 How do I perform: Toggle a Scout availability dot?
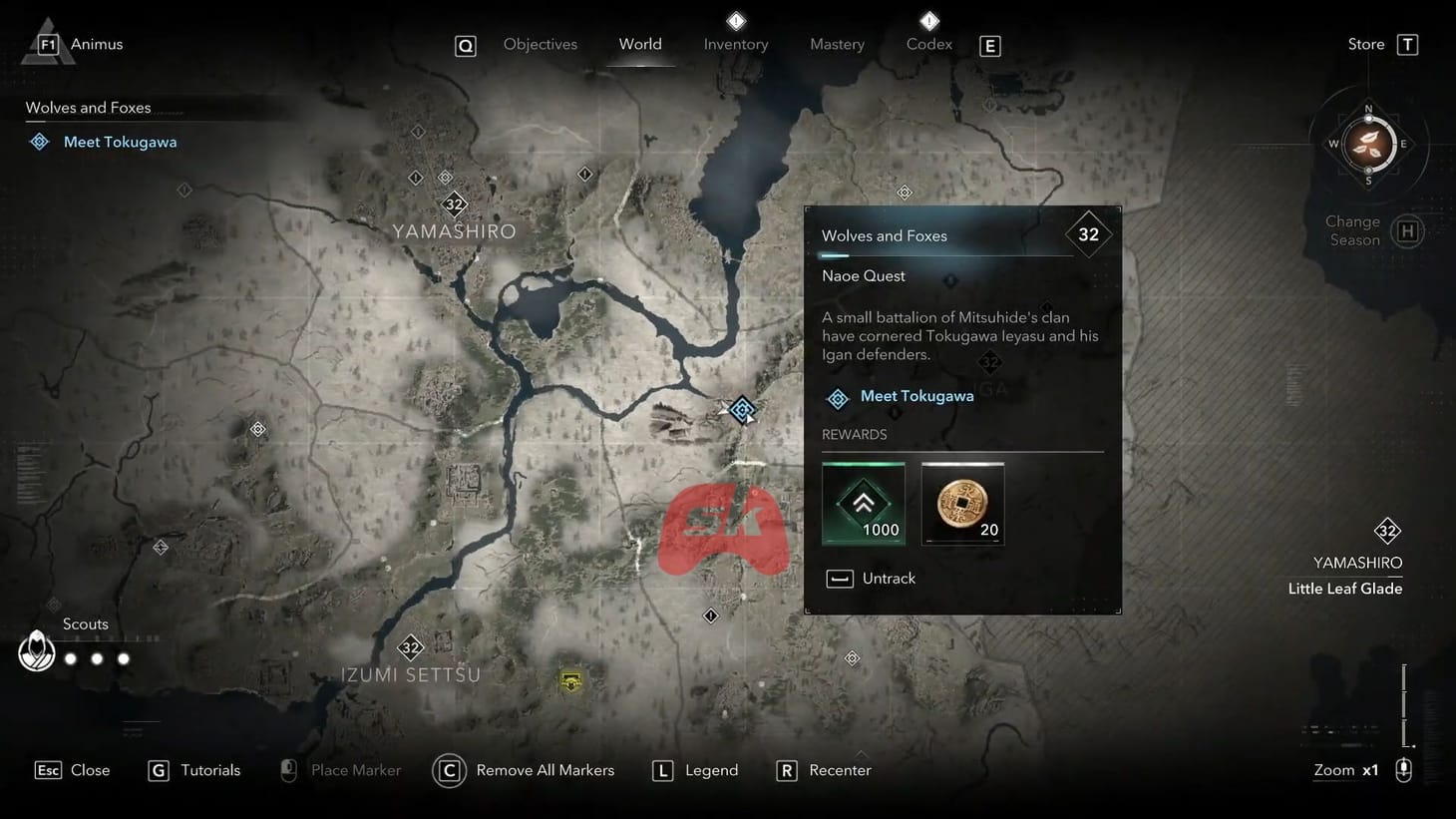71,658
